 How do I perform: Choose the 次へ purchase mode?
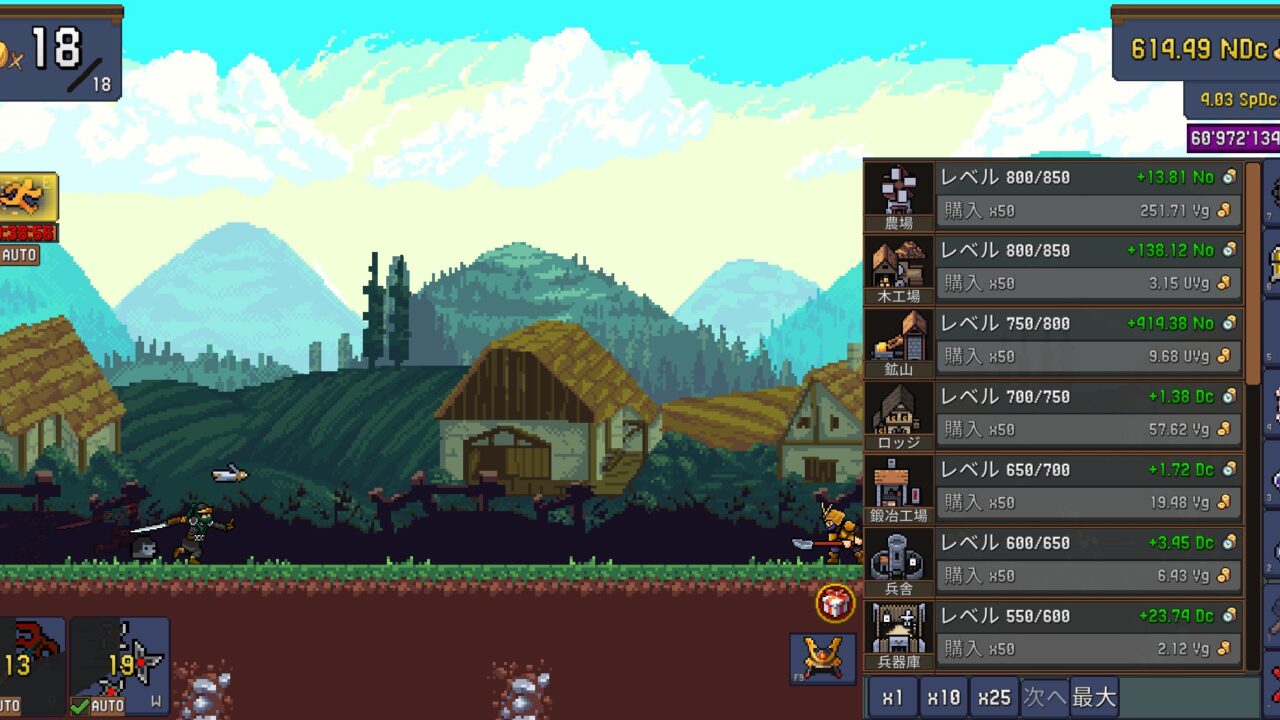click(x=1044, y=697)
